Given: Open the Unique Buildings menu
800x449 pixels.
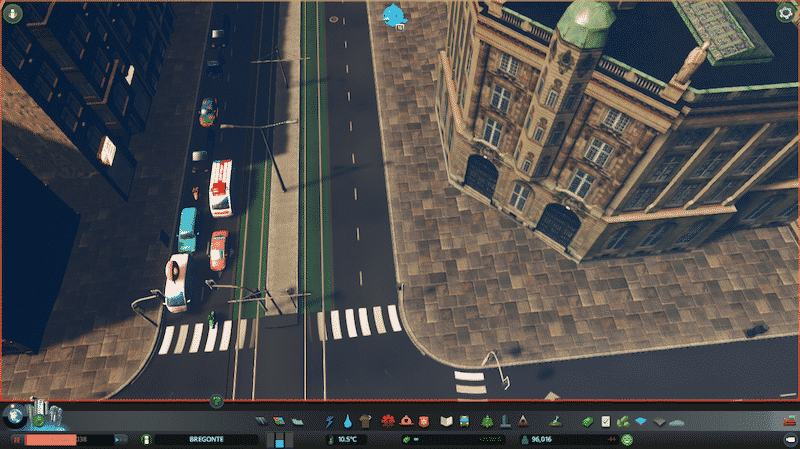Looking at the screenshot, I should pyautogui.click(x=504, y=421).
